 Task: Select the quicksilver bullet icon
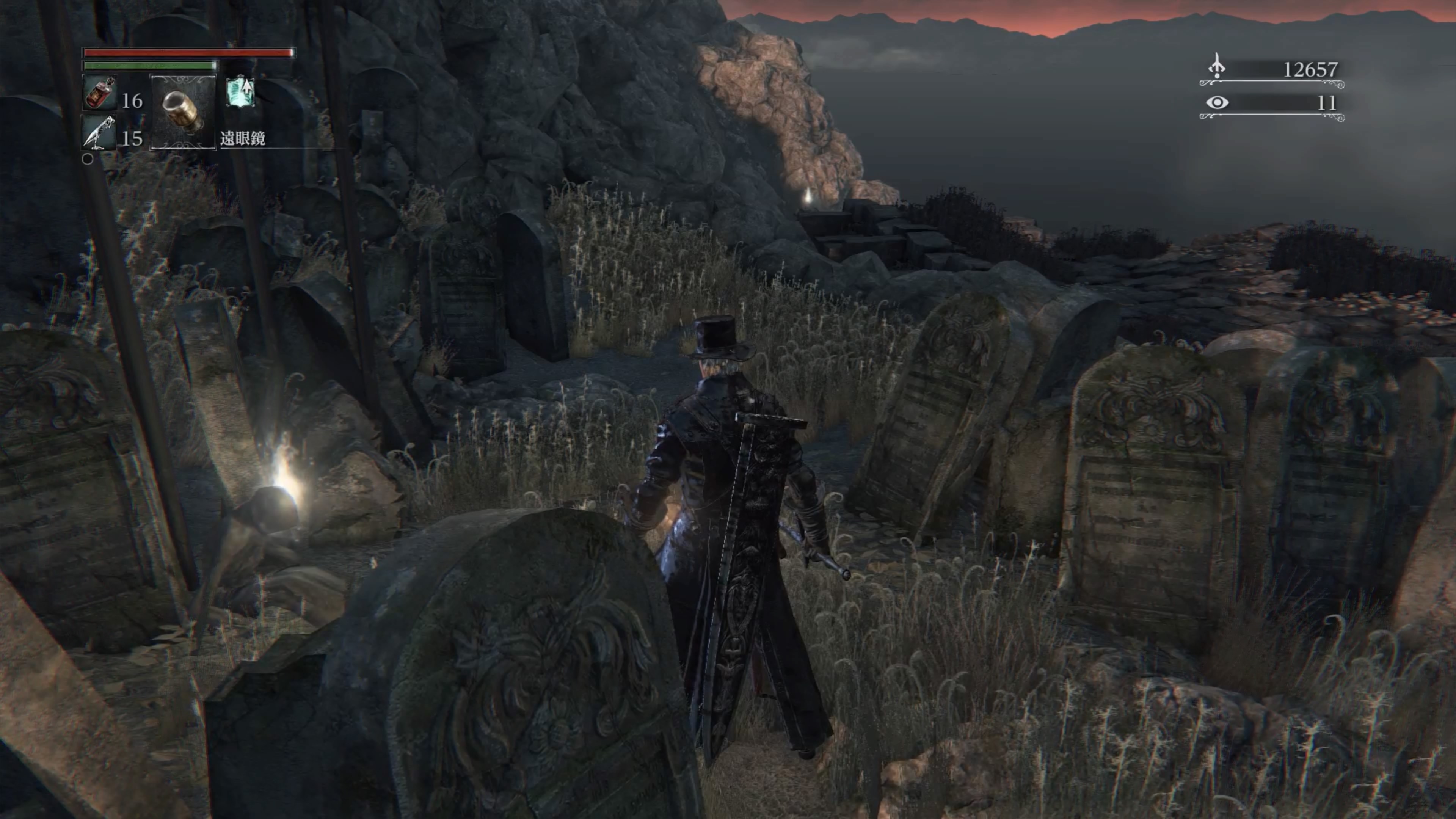[99, 133]
